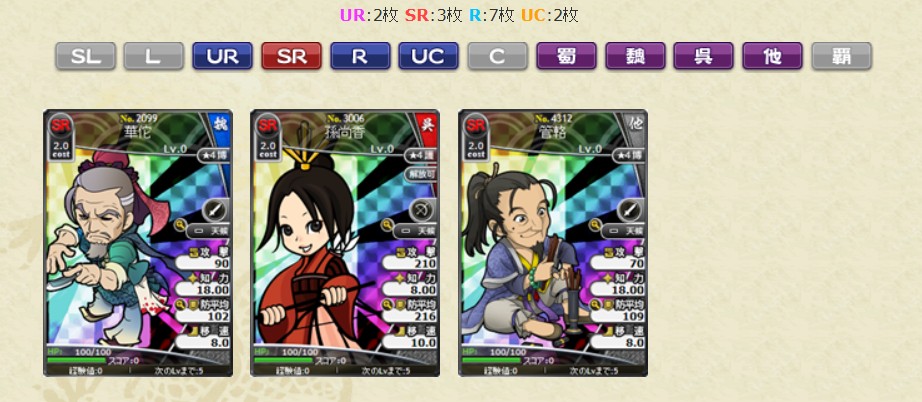
Task: Filter cards by 蜀 faction
Action: point(566,56)
